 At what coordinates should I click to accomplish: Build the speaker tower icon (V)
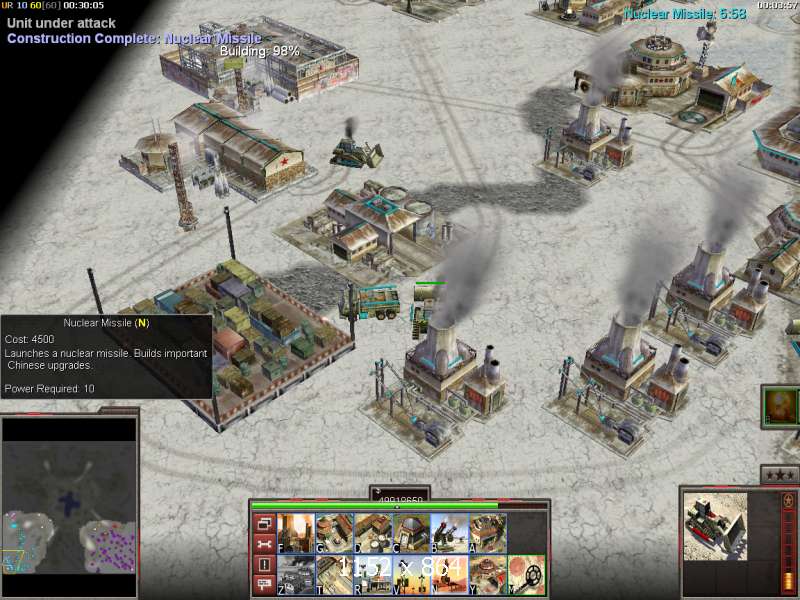tap(410, 574)
